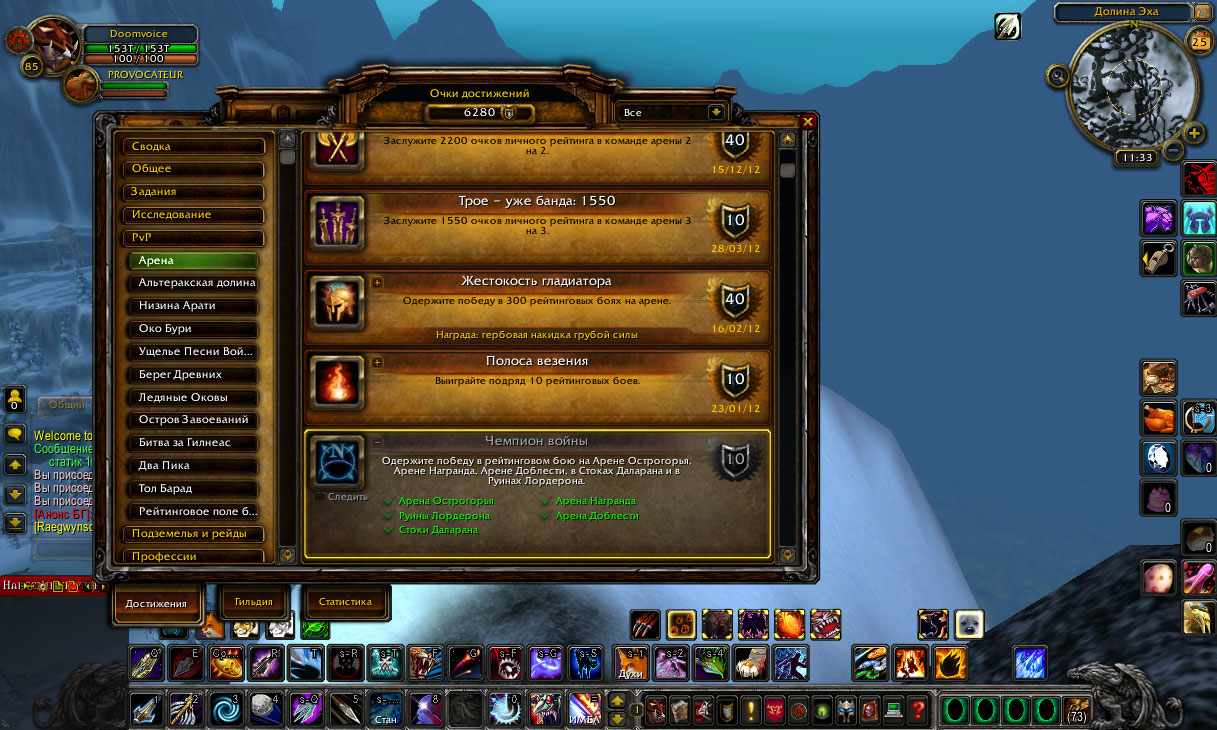Open the red question mark help button
1217x730 pixels.
[x=918, y=710]
